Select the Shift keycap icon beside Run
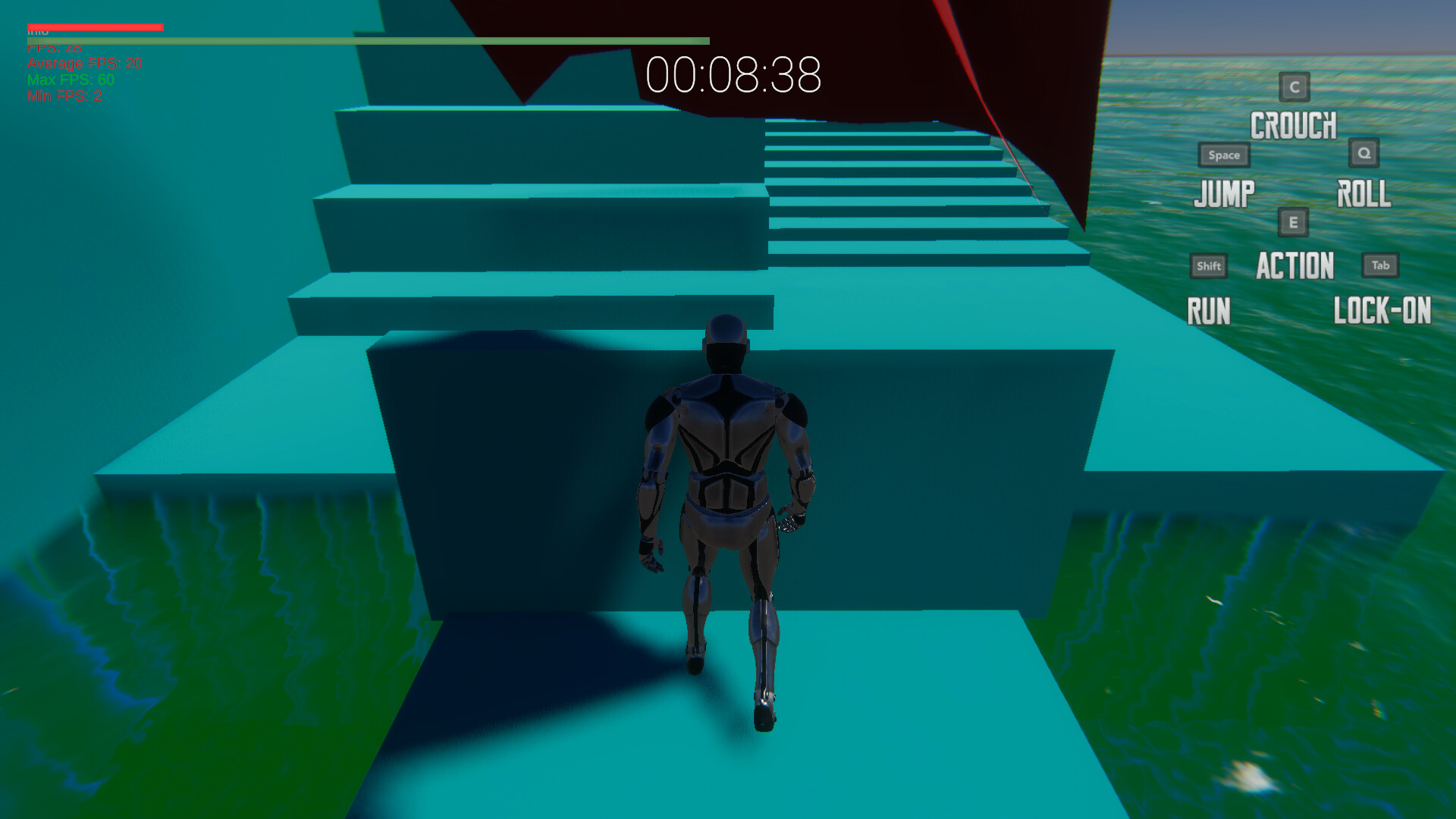The width and height of the screenshot is (1456, 819). coord(1207,265)
